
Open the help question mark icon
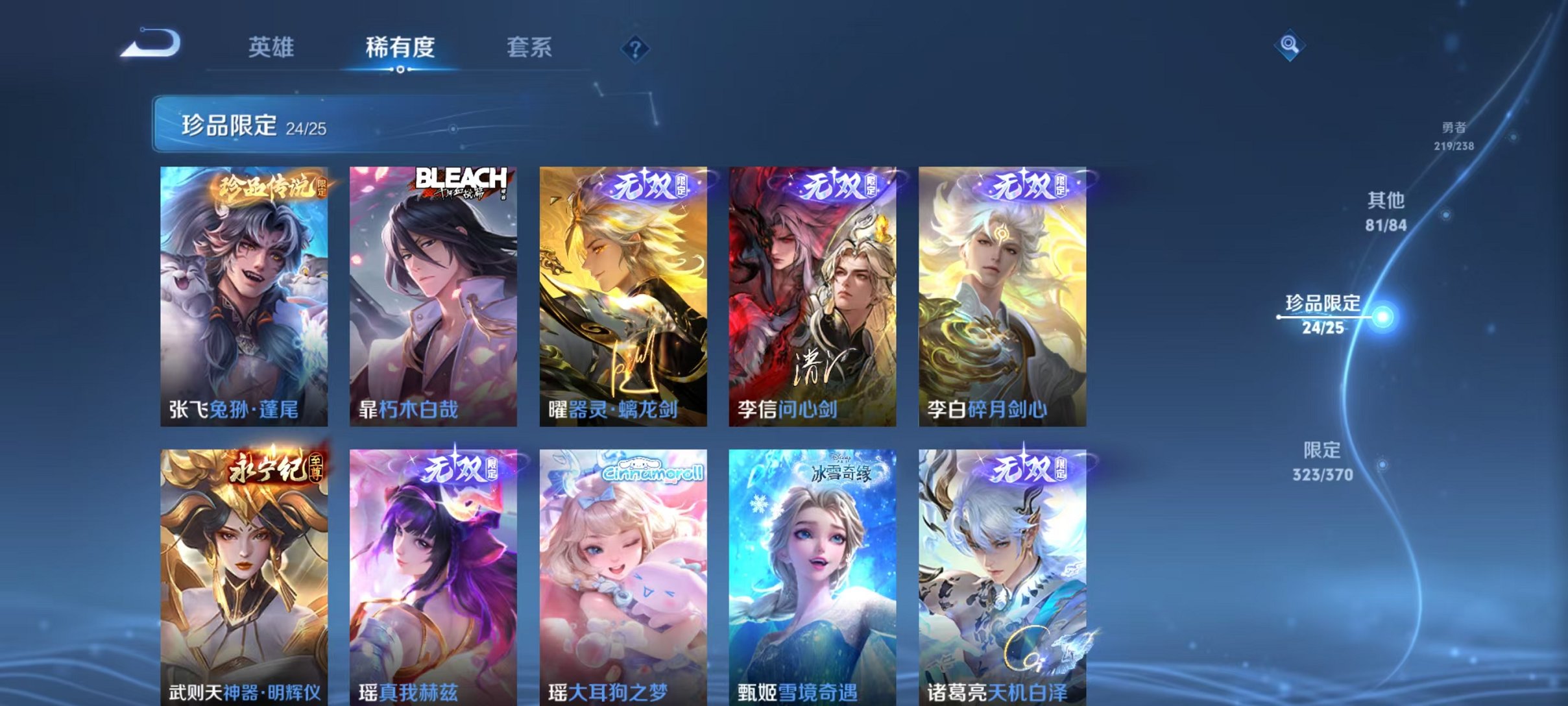tap(638, 49)
